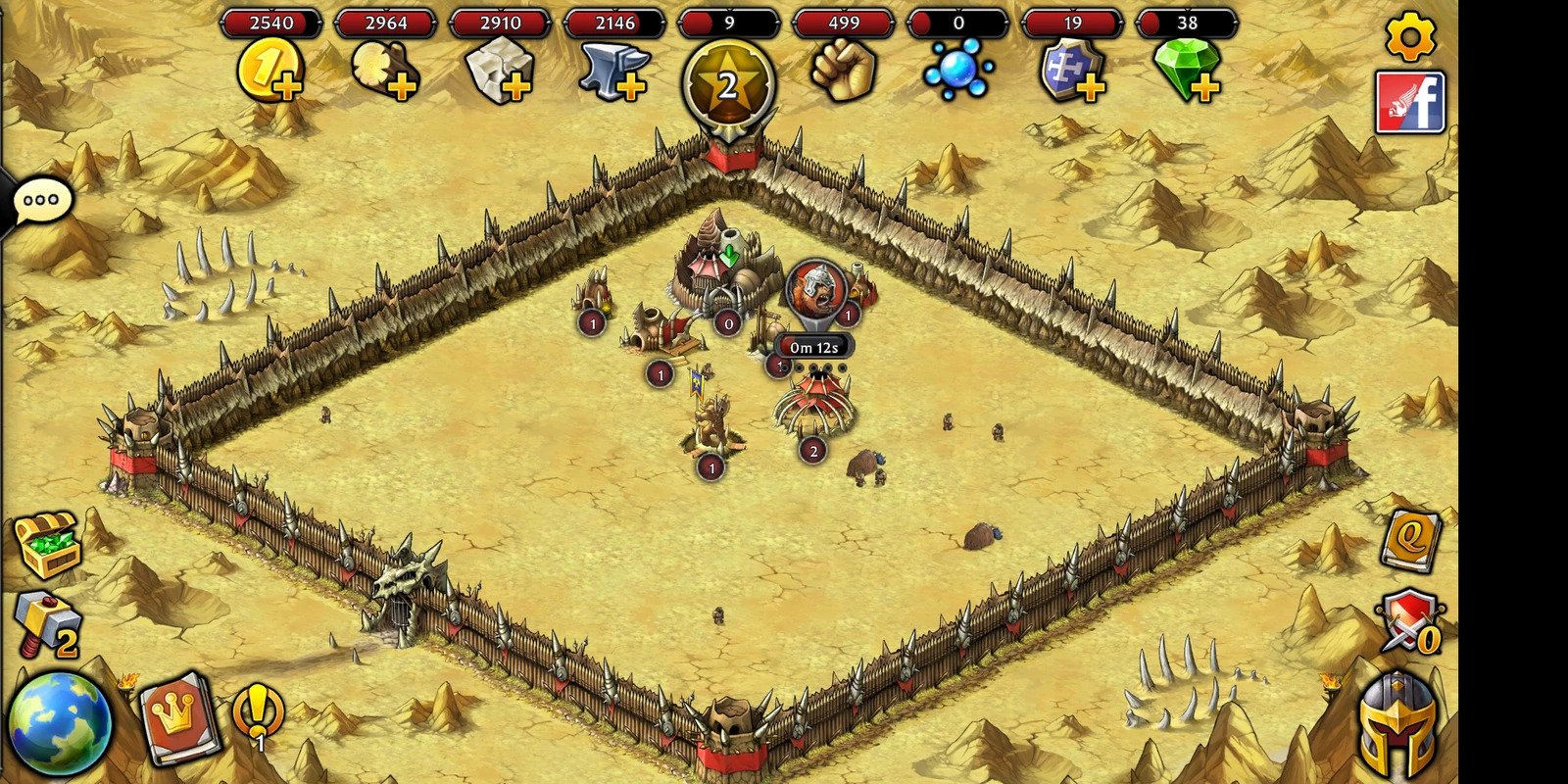The image size is (1568, 784).
Task: Add more stone resource
Action: pyautogui.click(x=500, y=73)
